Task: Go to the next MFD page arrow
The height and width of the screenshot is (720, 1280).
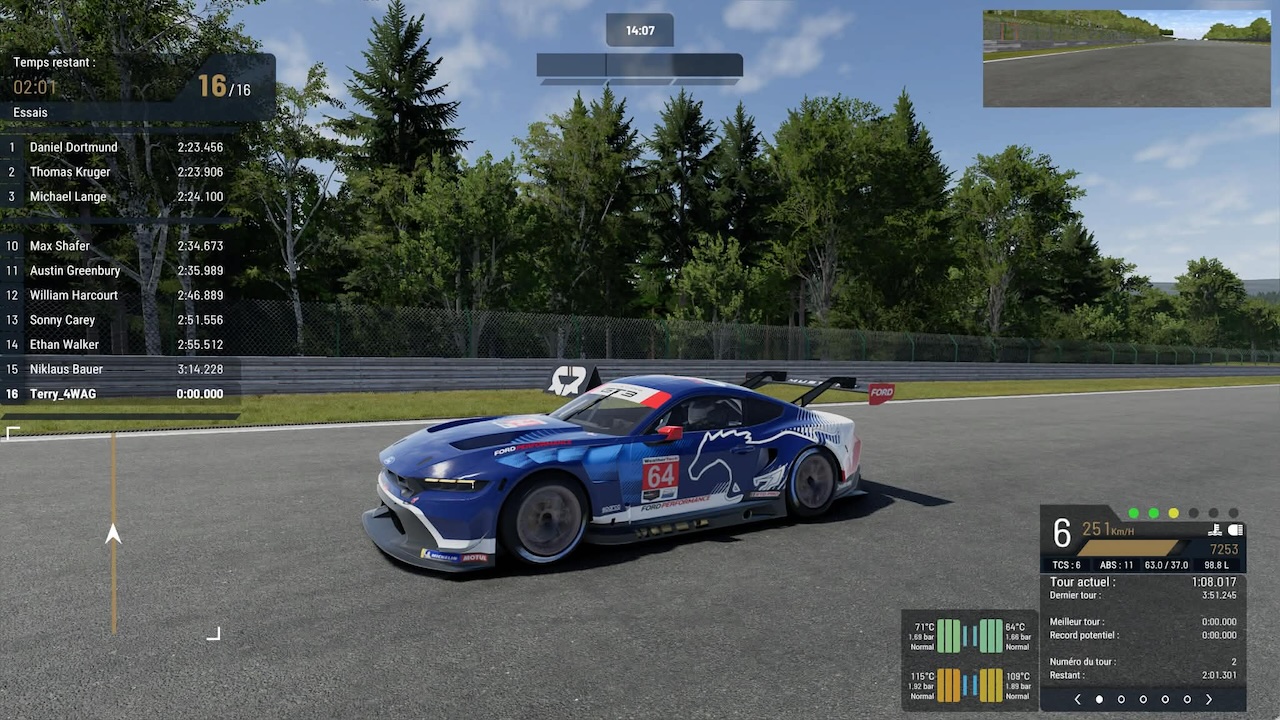Action: point(1209,700)
